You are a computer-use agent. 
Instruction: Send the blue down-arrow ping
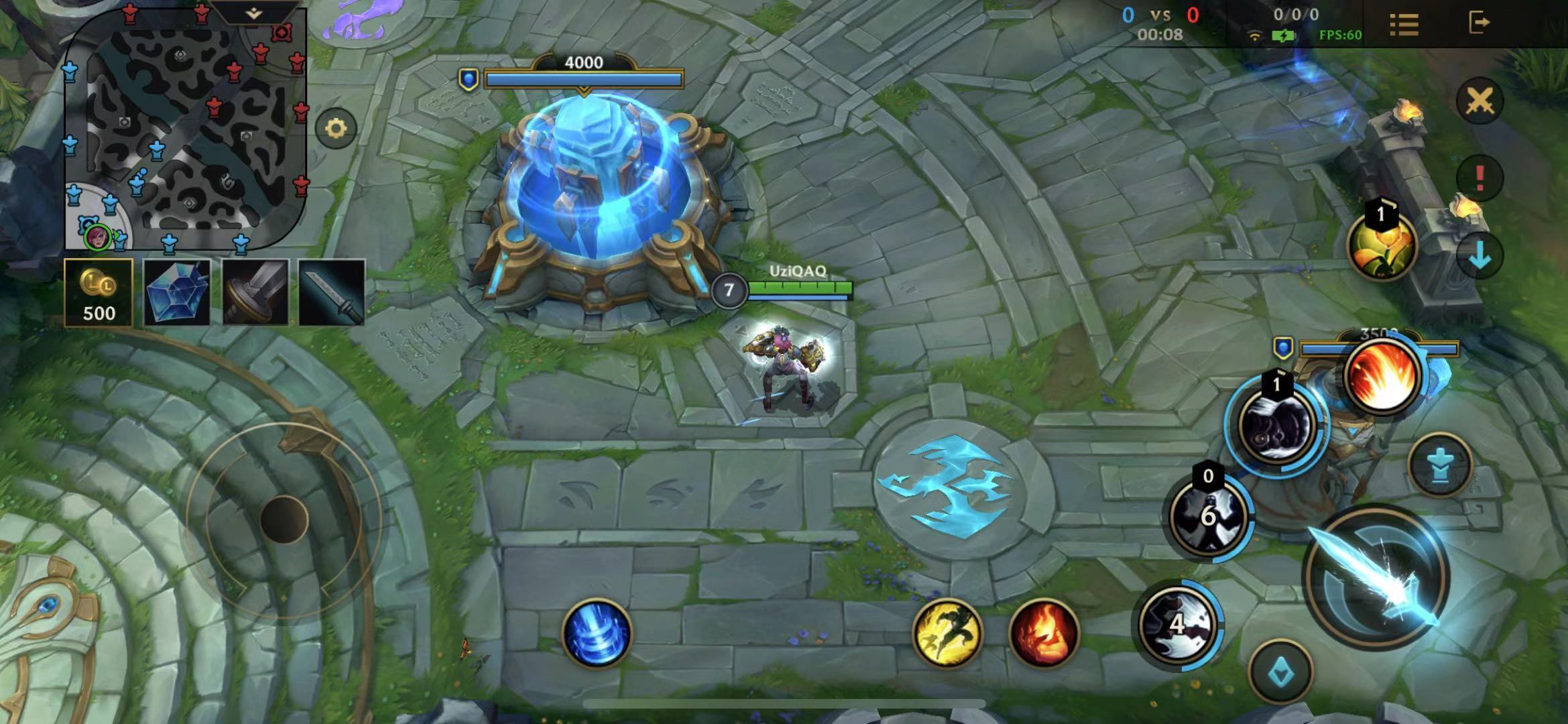pyautogui.click(x=1480, y=255)
